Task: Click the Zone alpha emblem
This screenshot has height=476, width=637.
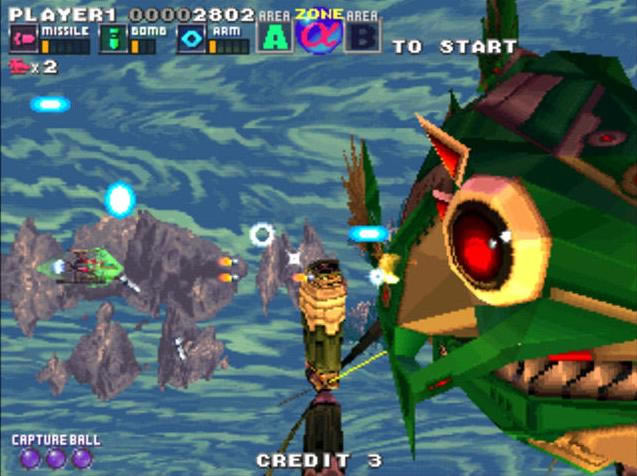Action: (x=320, y=34)
